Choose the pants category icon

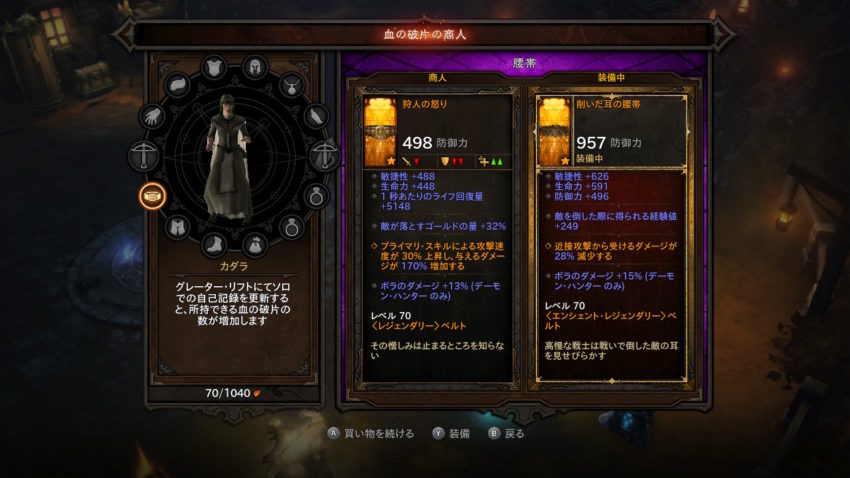(179, 227)
